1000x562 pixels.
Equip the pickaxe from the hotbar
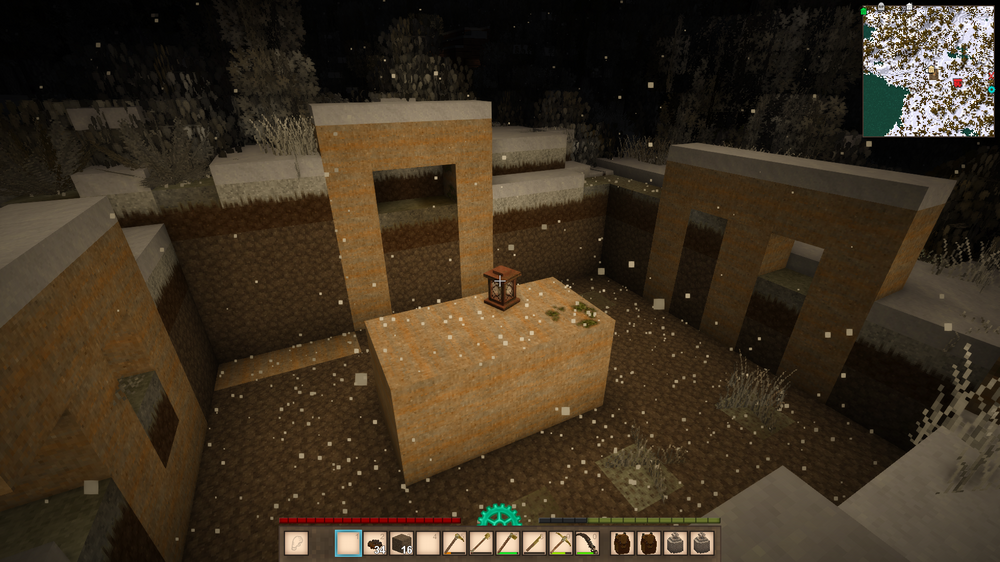tap(561, 543)
